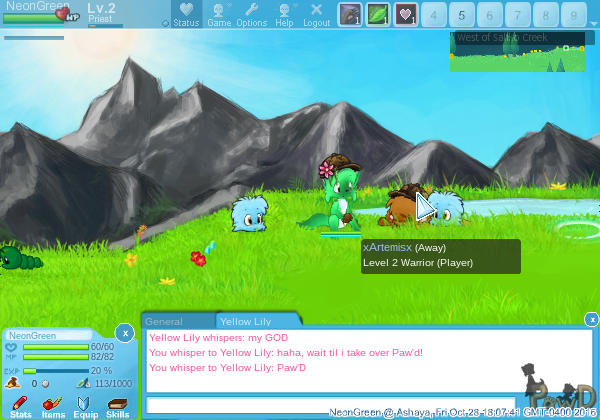Screen dimensions: 600x420
Task: Click the West of Salsro Creek minimap
Action: 516,51
